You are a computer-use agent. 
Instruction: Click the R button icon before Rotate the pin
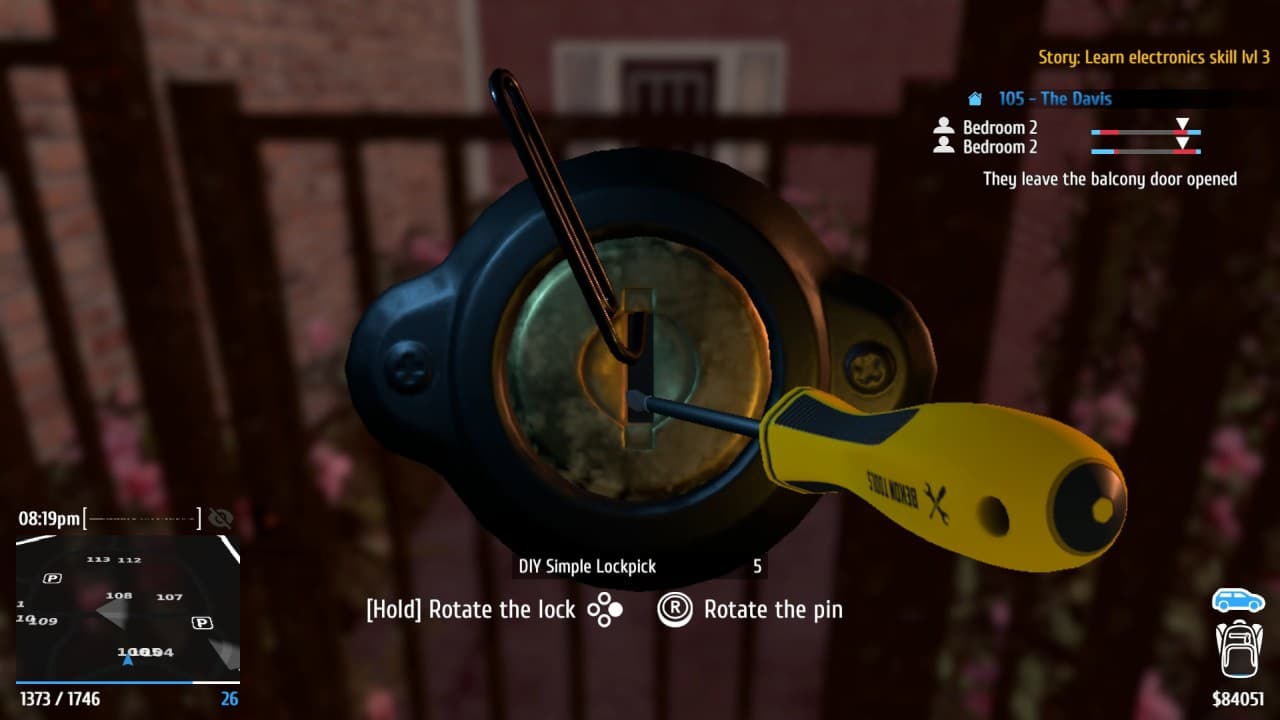675,609
